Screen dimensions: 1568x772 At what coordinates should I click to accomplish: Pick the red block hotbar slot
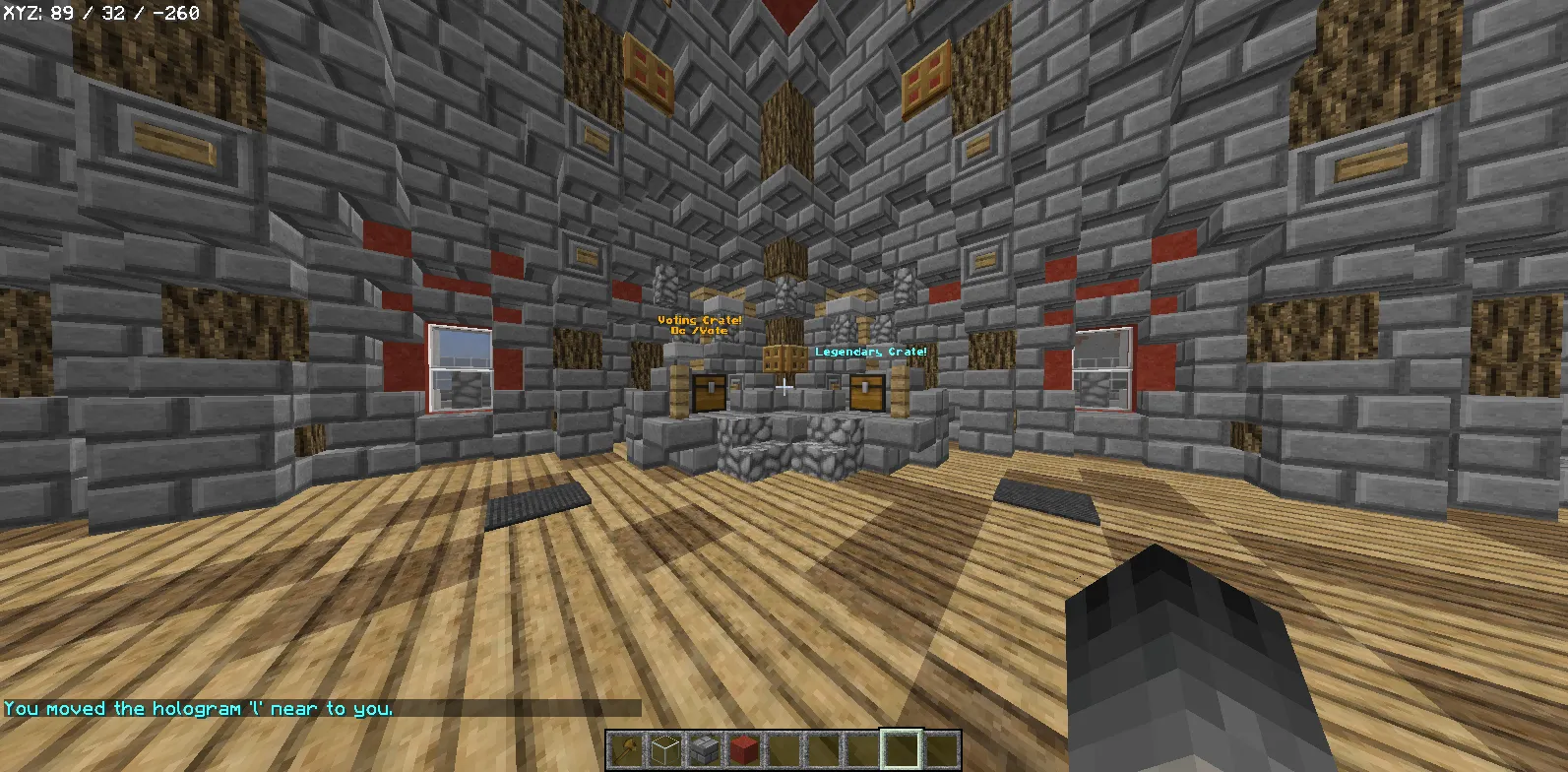pos(743,750)
